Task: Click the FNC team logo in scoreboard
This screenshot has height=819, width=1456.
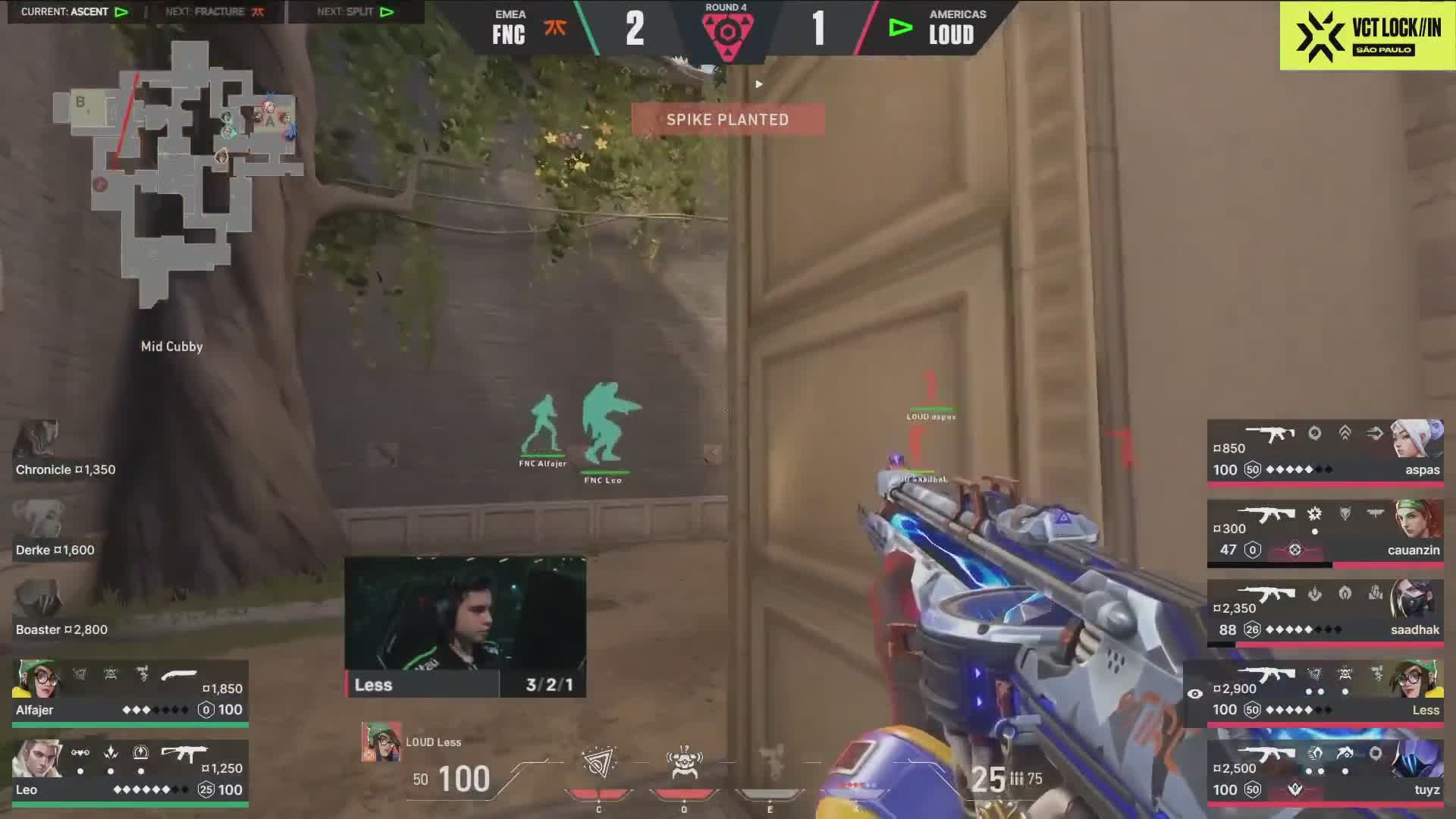Action: (555, 29)
